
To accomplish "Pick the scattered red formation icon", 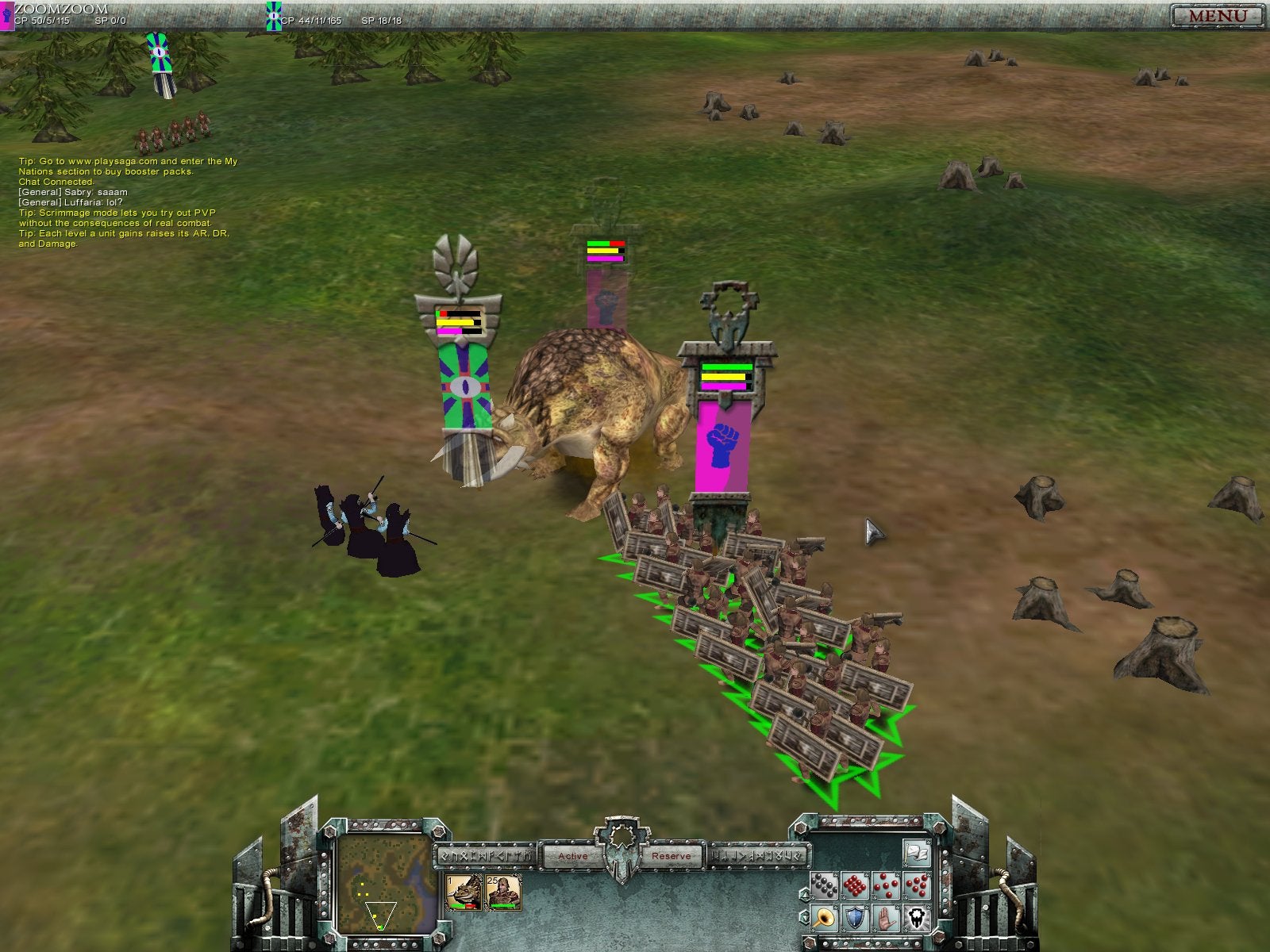I will (x=918, y=885).
